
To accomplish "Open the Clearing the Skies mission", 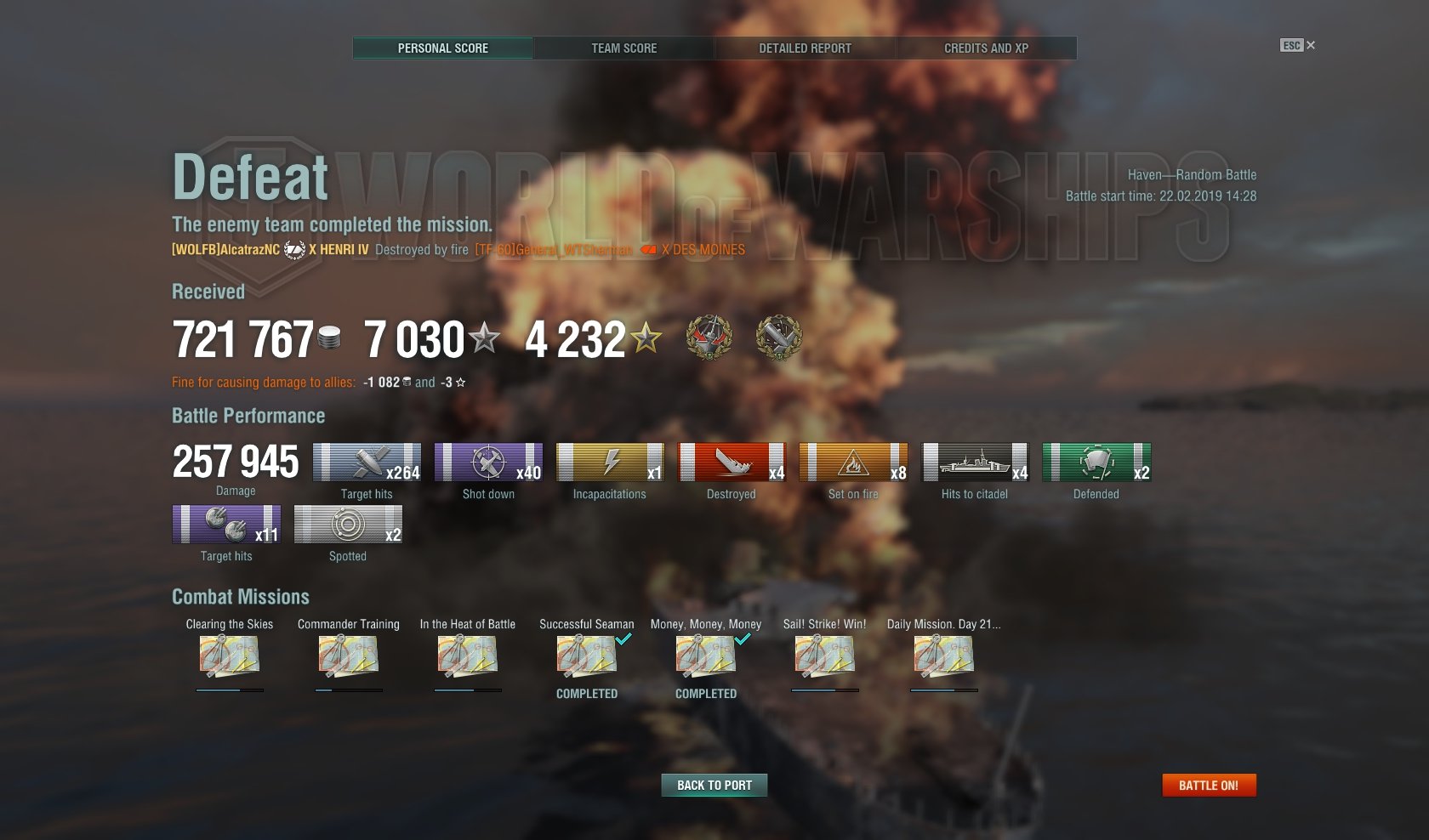I will click(230, 656).
